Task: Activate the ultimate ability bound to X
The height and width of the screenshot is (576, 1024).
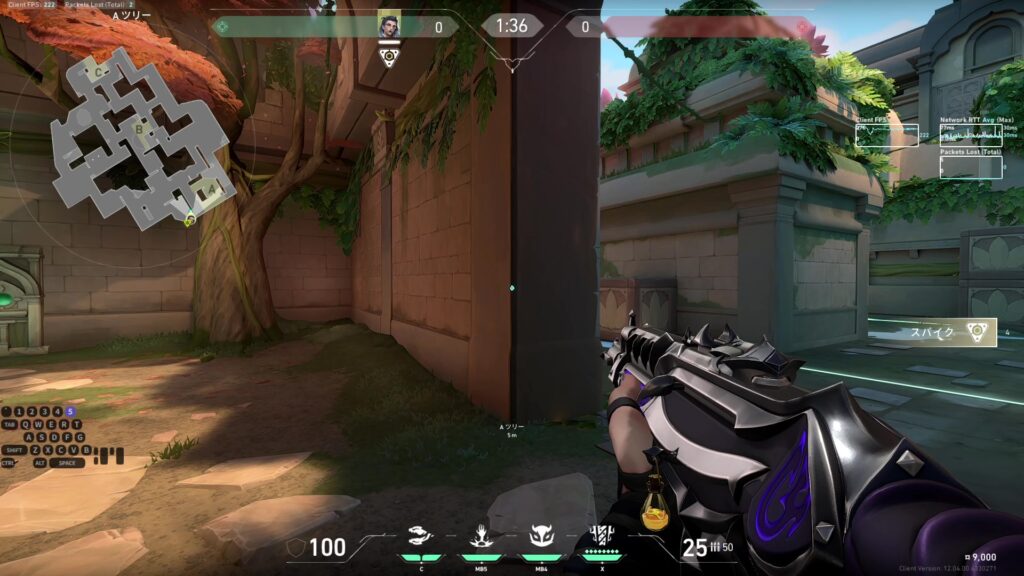Action: (602, 537)
